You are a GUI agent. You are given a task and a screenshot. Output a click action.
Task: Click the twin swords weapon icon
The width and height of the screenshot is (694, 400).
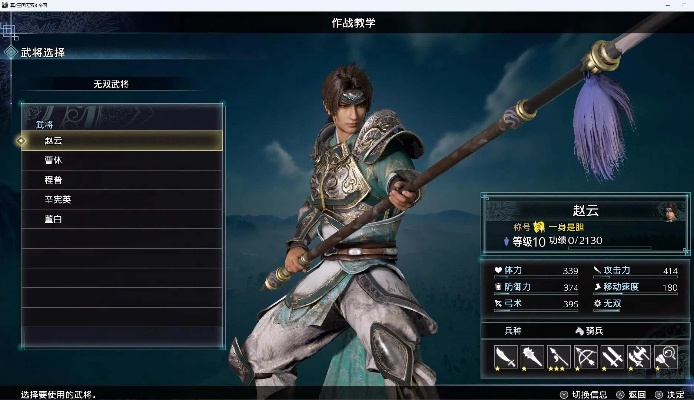point(612,355)
